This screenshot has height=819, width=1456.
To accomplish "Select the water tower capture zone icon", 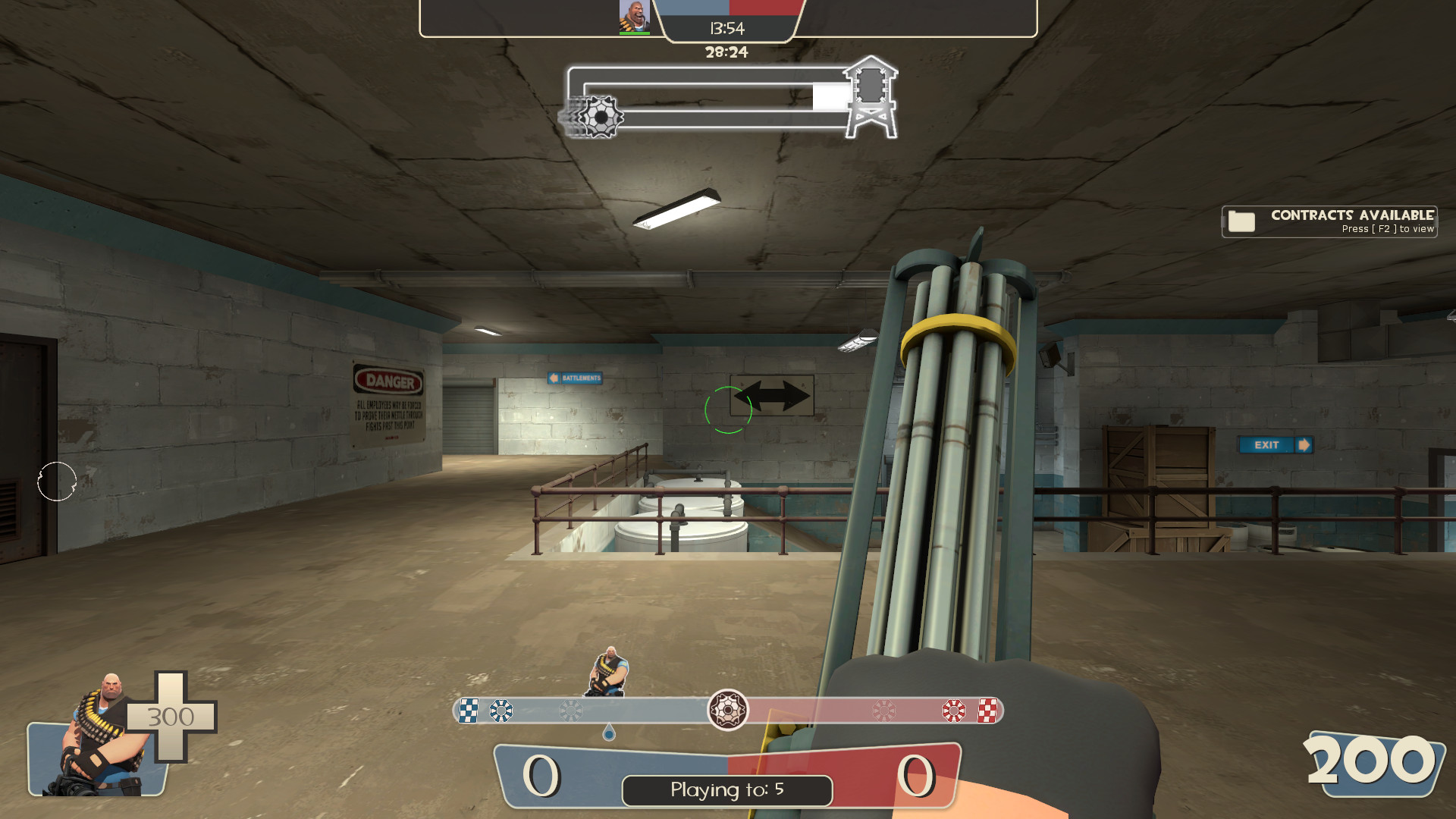I will tap(871, 99).
